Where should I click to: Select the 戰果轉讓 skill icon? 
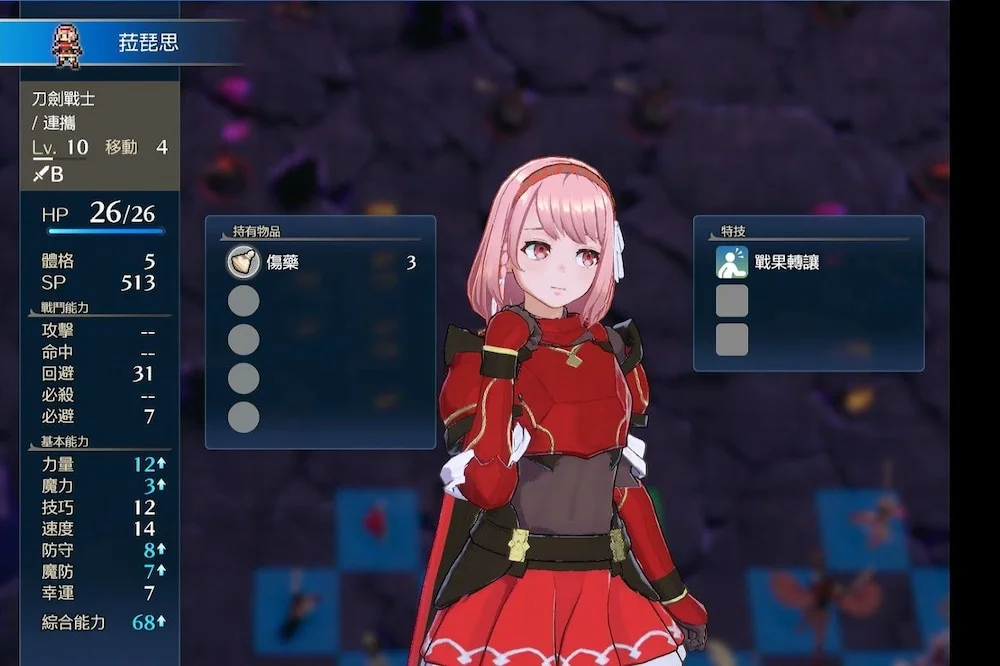tap(732, 263)
